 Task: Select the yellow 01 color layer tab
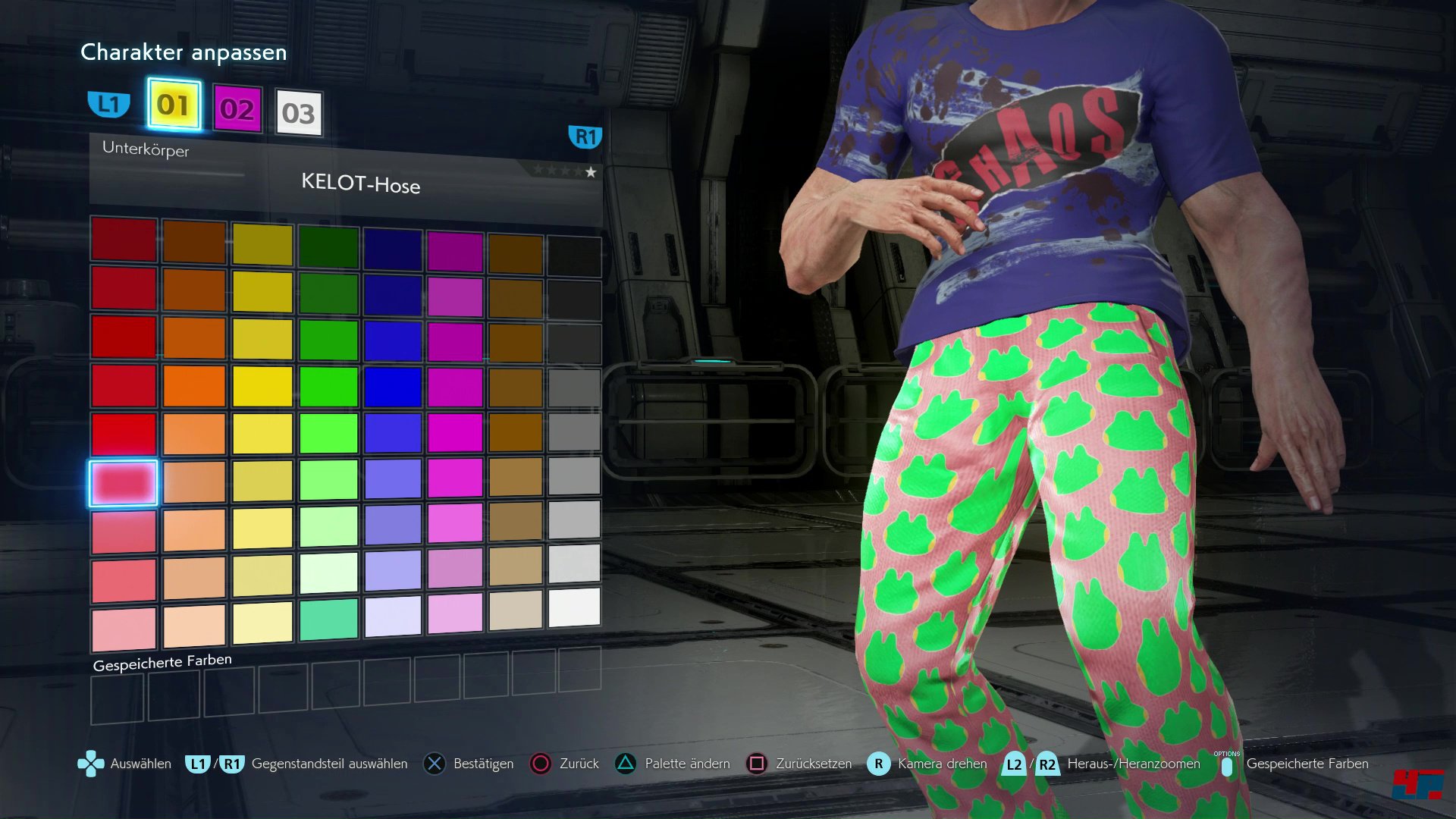[174, 105]
